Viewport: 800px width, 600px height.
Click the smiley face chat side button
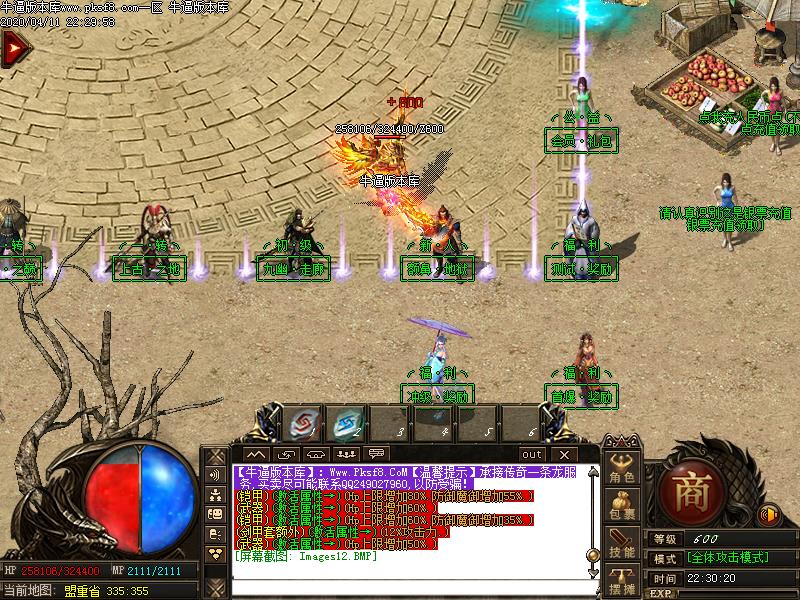coord(215,514)
